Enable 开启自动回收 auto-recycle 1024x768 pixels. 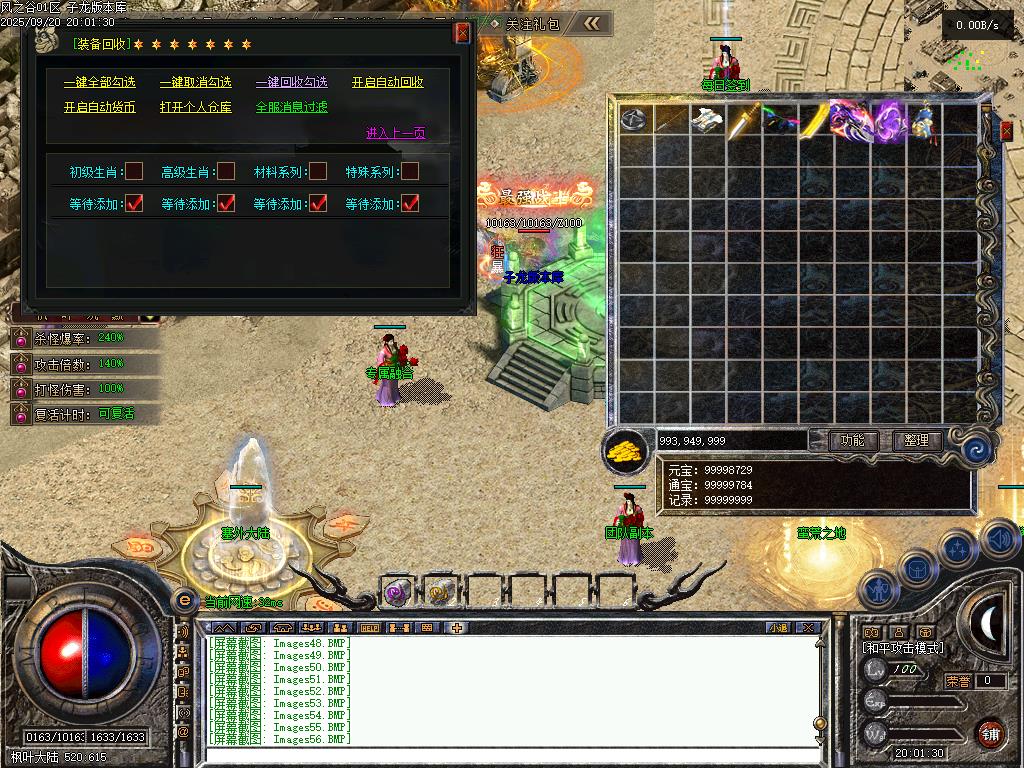tap(387, 82)
